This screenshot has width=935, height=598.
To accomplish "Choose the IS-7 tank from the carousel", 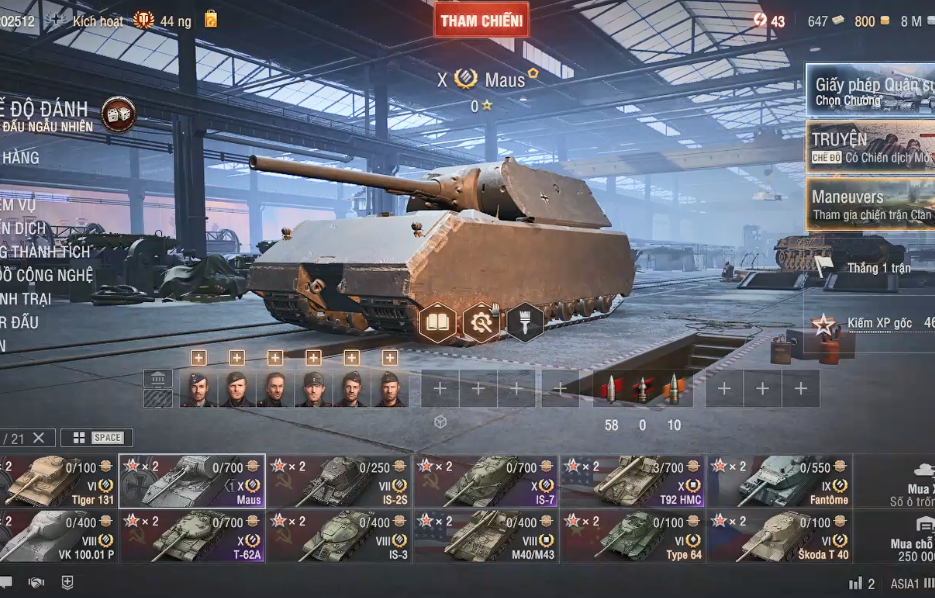I will point(485,481).
